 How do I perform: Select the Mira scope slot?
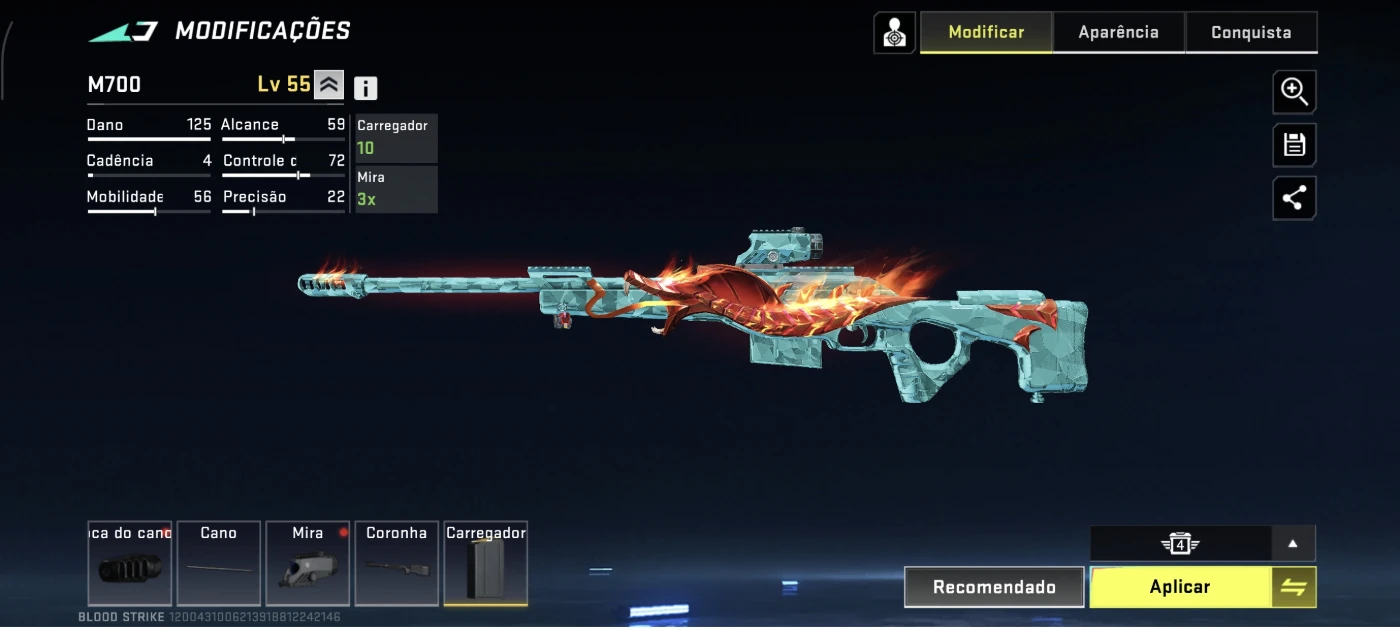coord(307,563)
